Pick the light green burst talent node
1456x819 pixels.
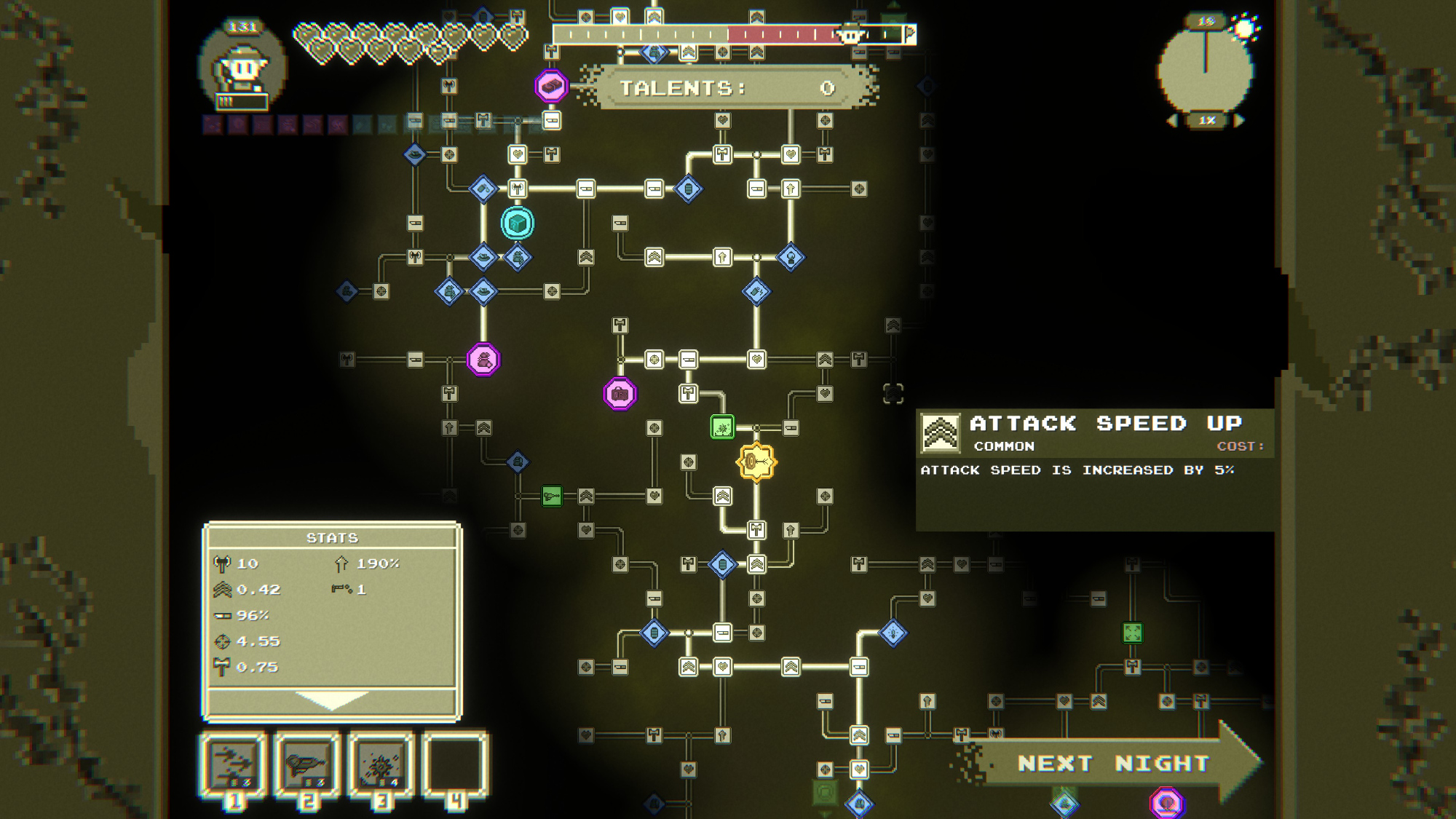pyautogui.click(x=722, y=427)
